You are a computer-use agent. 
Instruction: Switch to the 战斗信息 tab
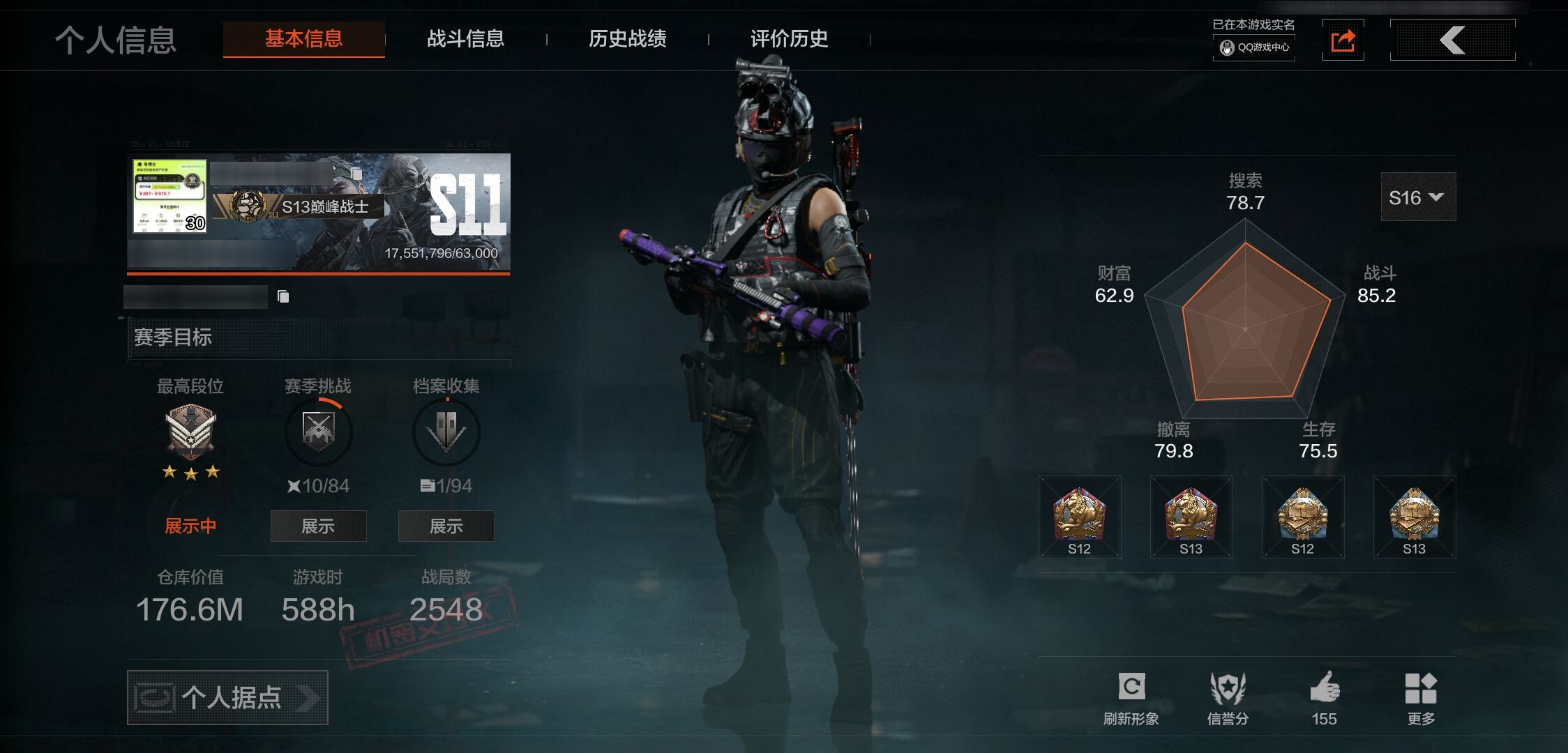tap(465, 39)
